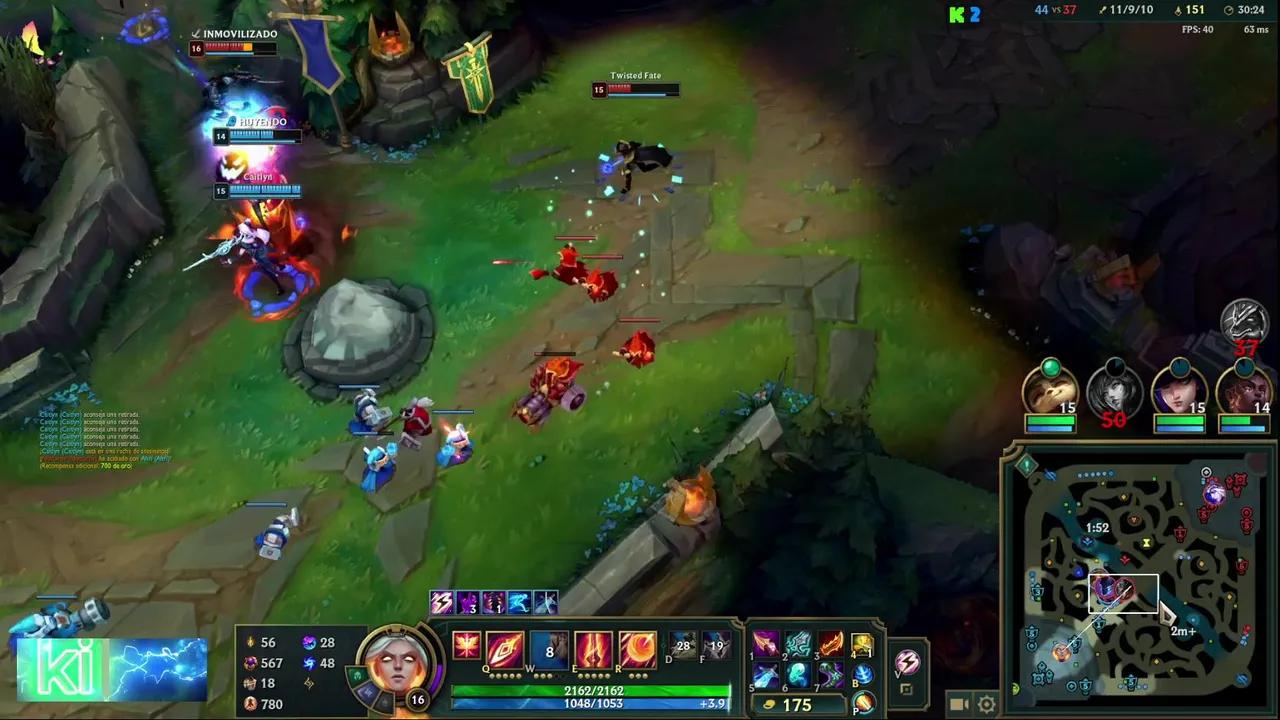This screenshot has width=1280, height=720.
Task: Click the gold coin icon beside 175
Action: (769, 703)
